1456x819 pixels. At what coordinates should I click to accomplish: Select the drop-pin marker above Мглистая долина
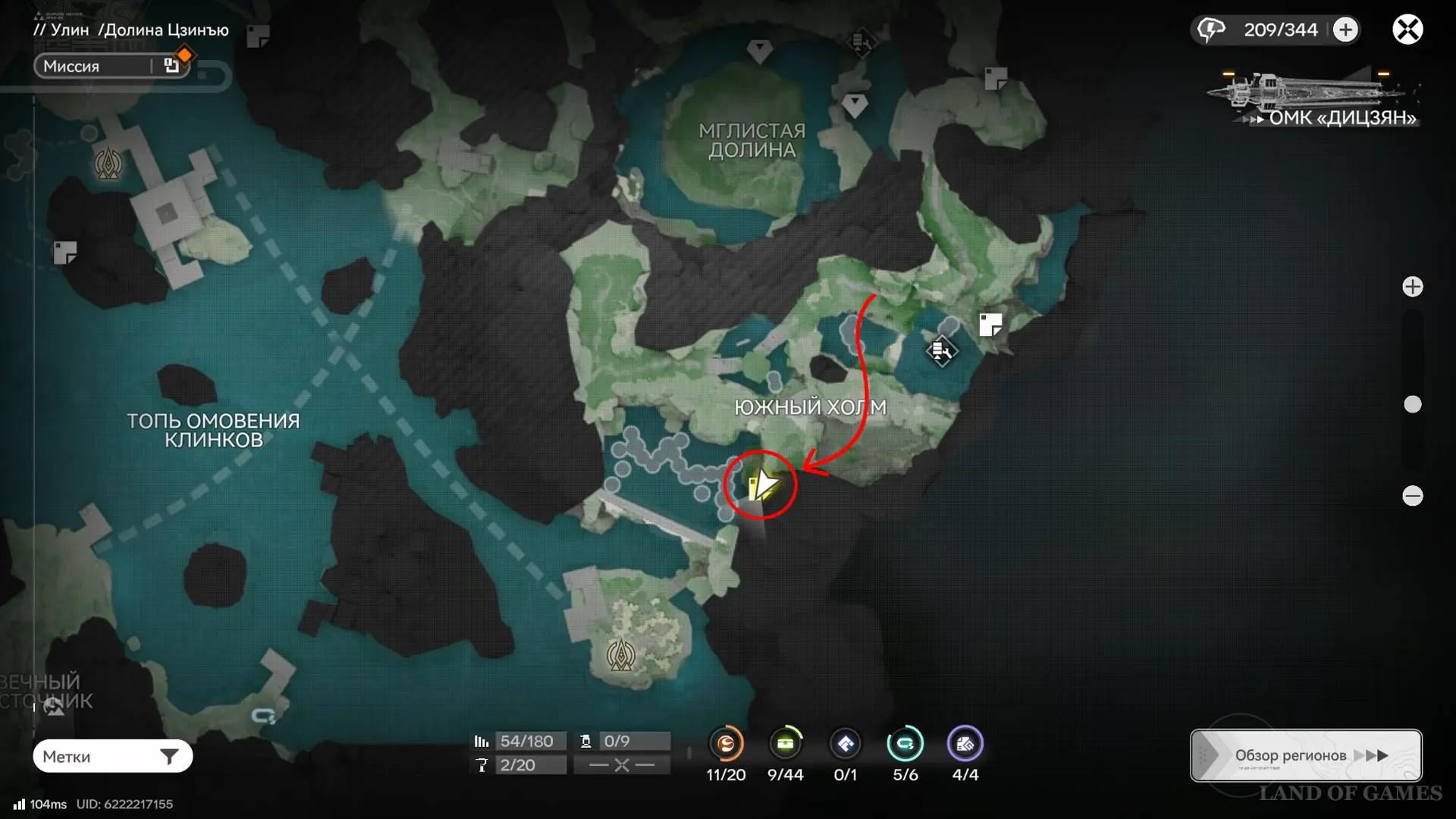pyautogui.click(x=759, y=52)
